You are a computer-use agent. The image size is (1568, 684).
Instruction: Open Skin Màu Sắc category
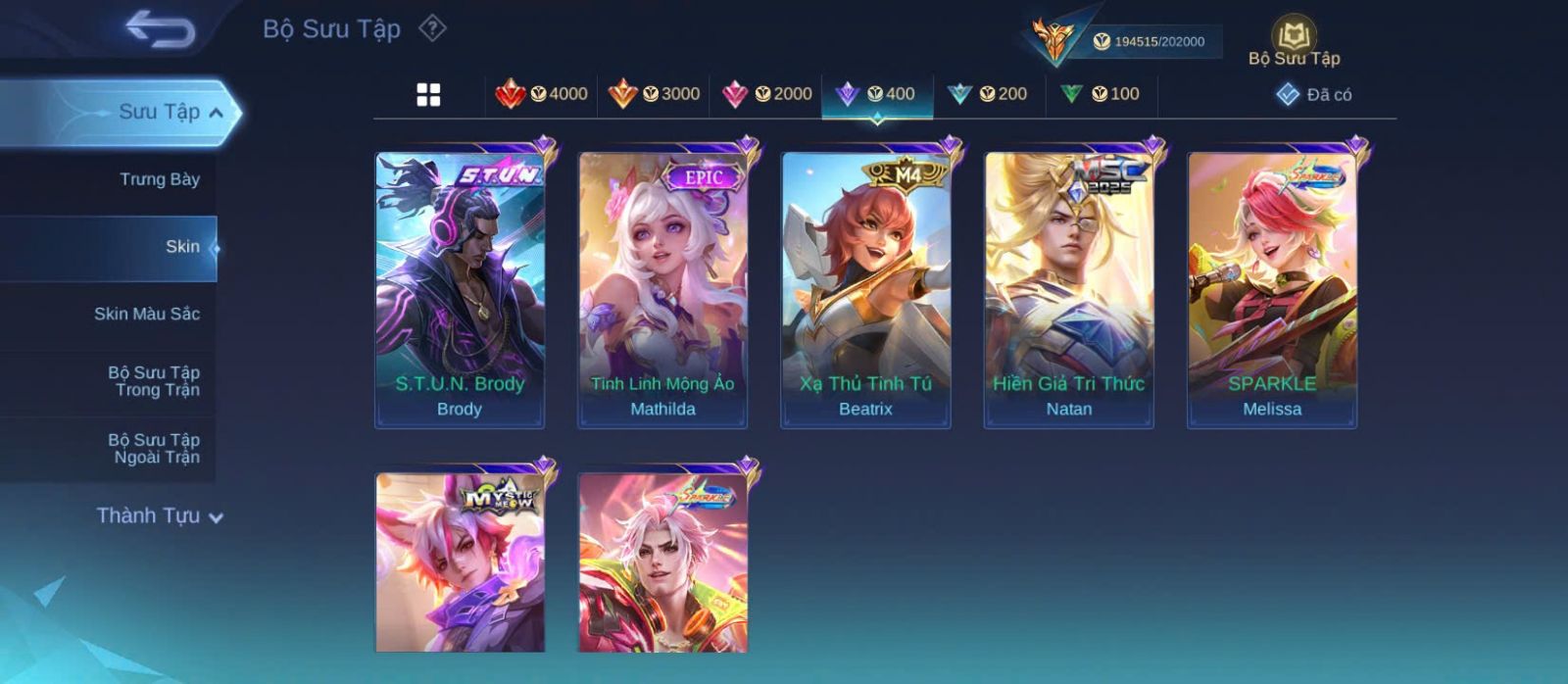tap(147, 314)
